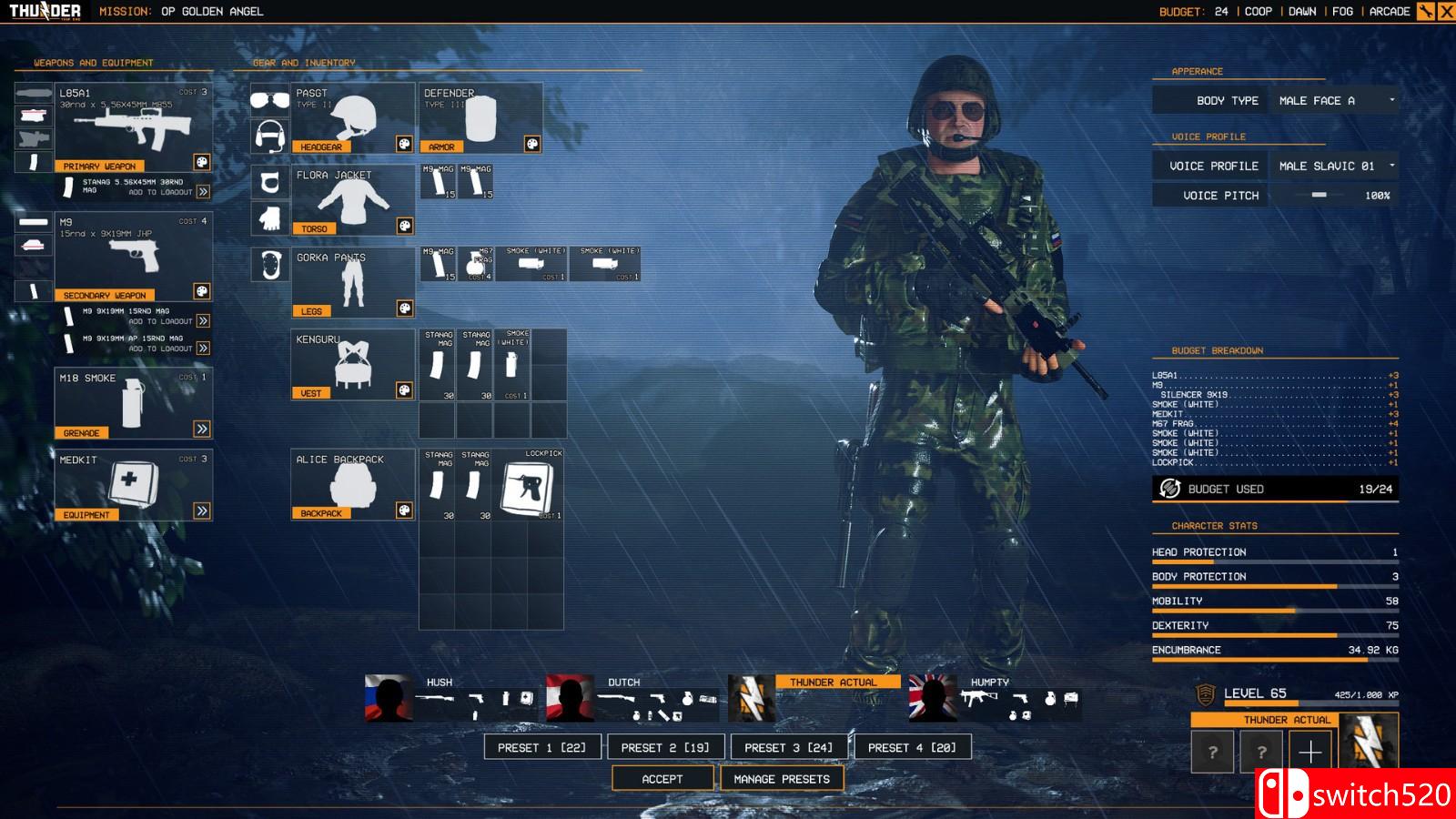
Task: Open Manage Presets
Action: [782, 779]
